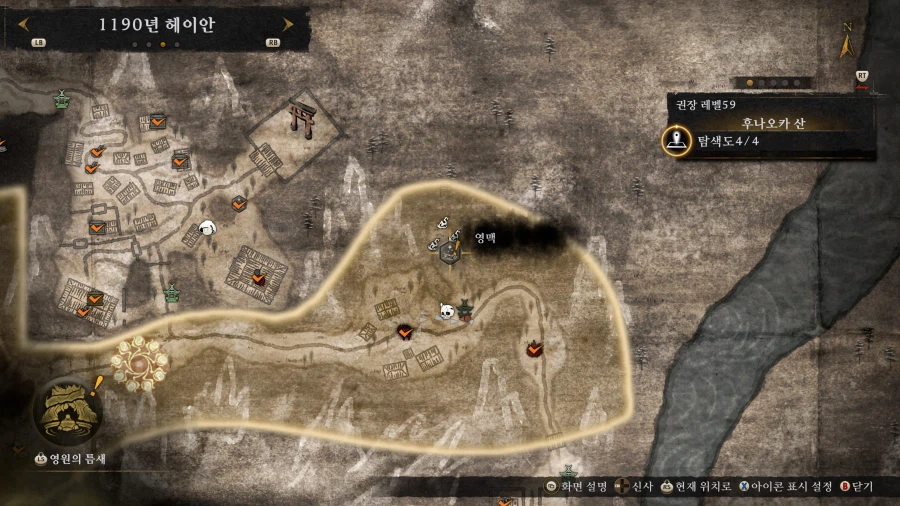Screen dimensions: 900x506
Task: Open the 후나오카 산 region info panel
Action: click(x=770, y=123)
